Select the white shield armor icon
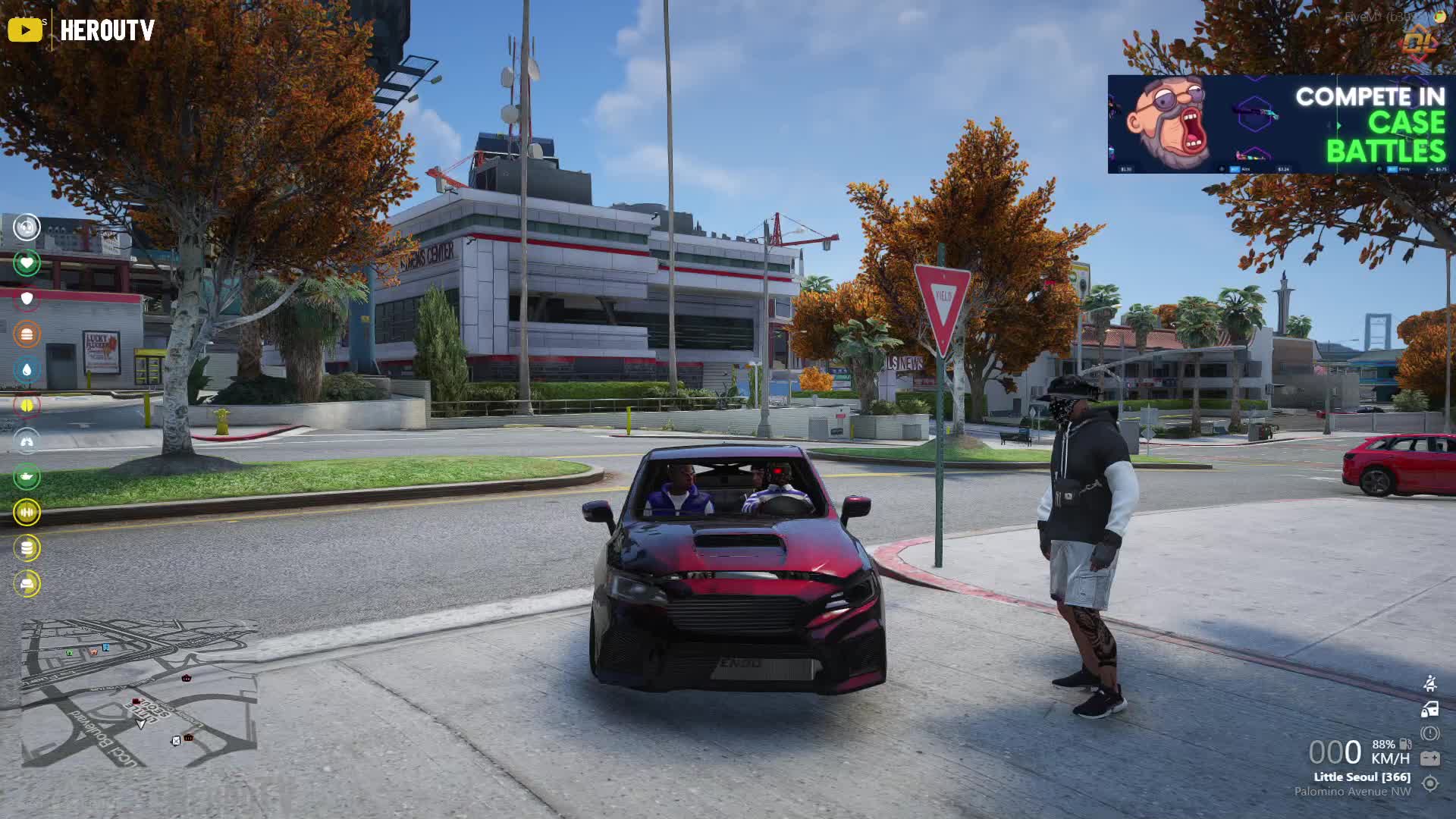The image size is (1456, 819). click(x=27, y=299)
